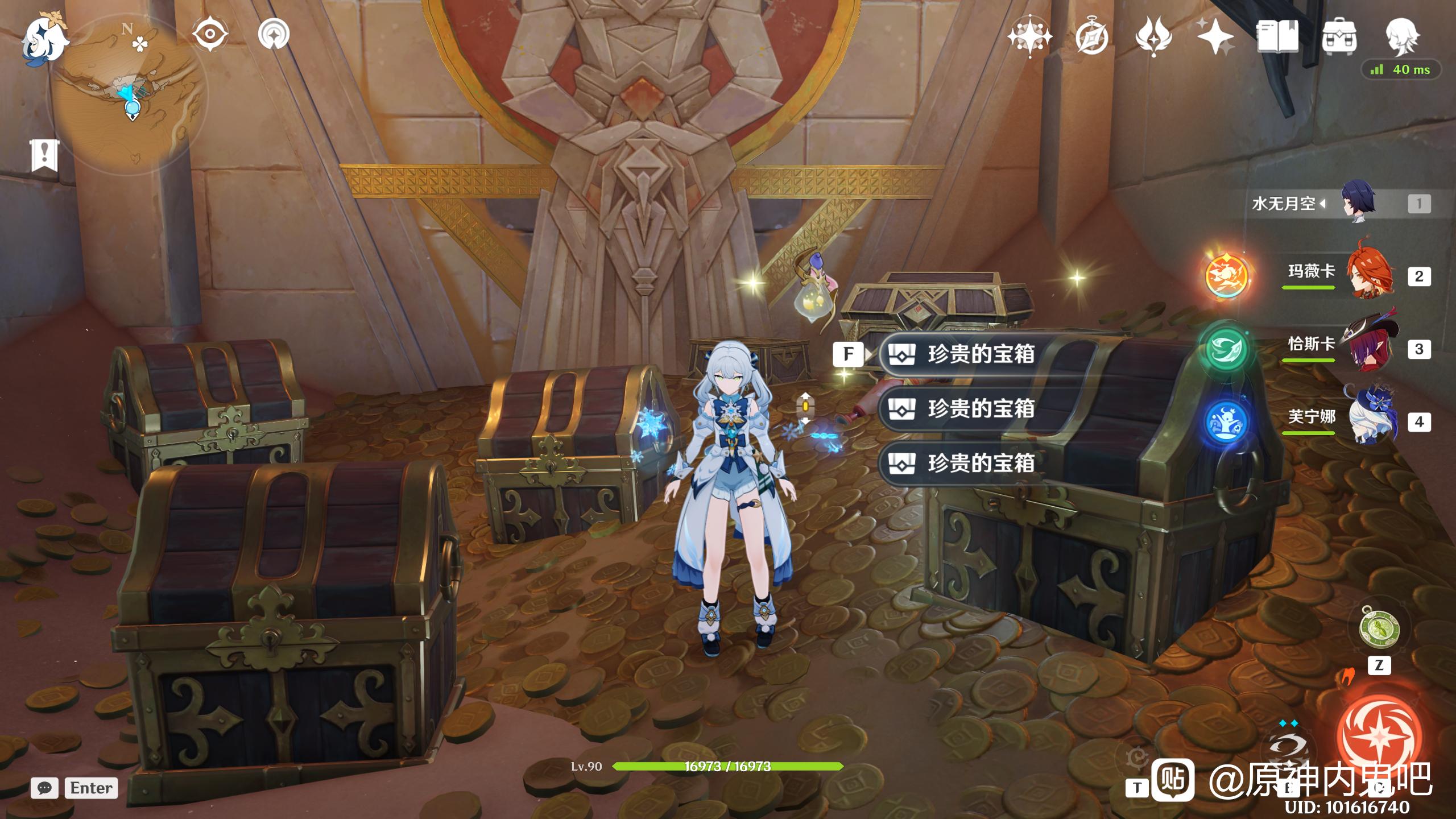Open the quest banner with exclamation mark
This screenshot has height=819, width=1456.
pyautogui.click(x=44, y=155)
